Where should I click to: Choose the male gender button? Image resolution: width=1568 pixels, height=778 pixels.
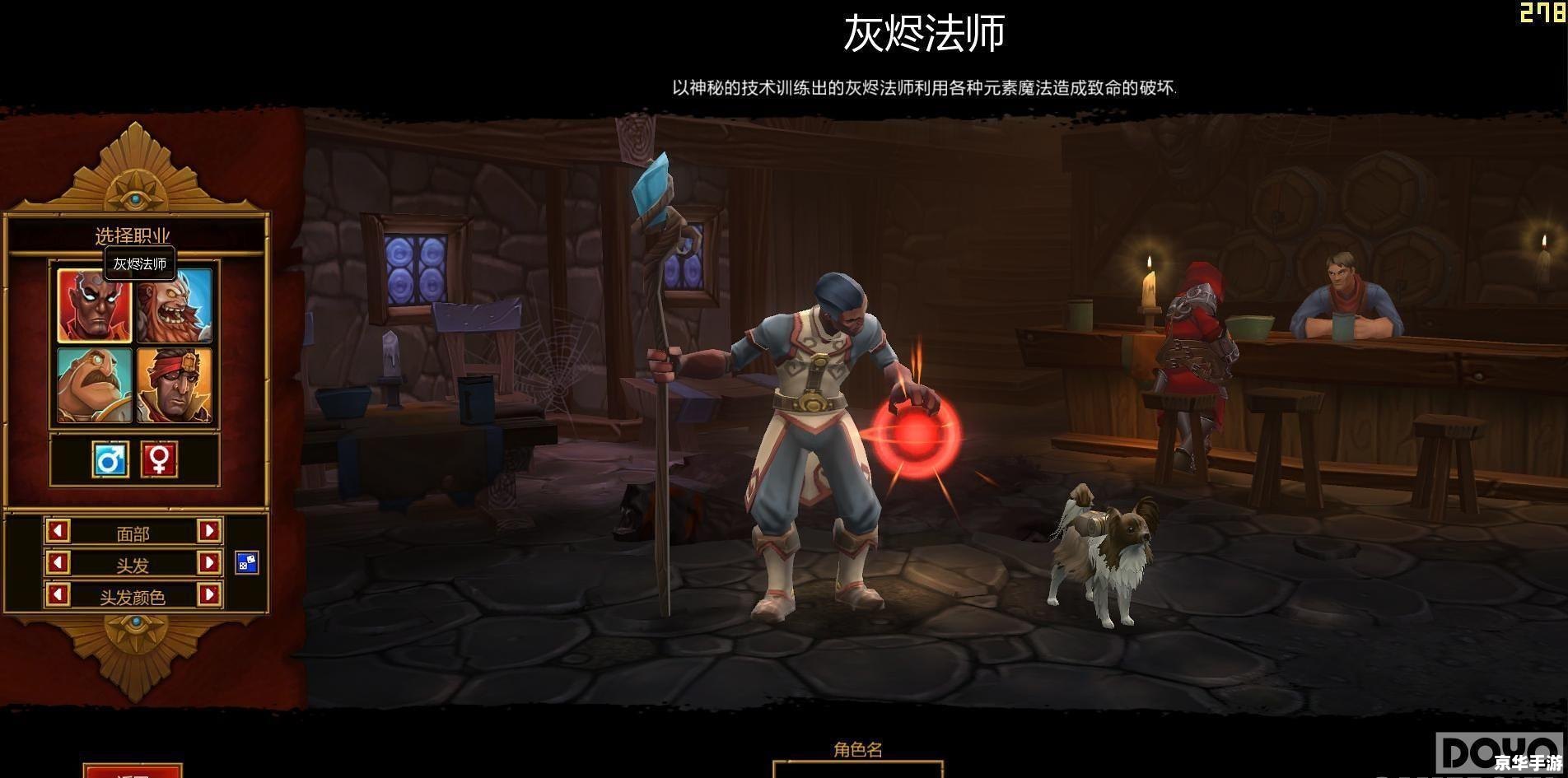point(110,459)
